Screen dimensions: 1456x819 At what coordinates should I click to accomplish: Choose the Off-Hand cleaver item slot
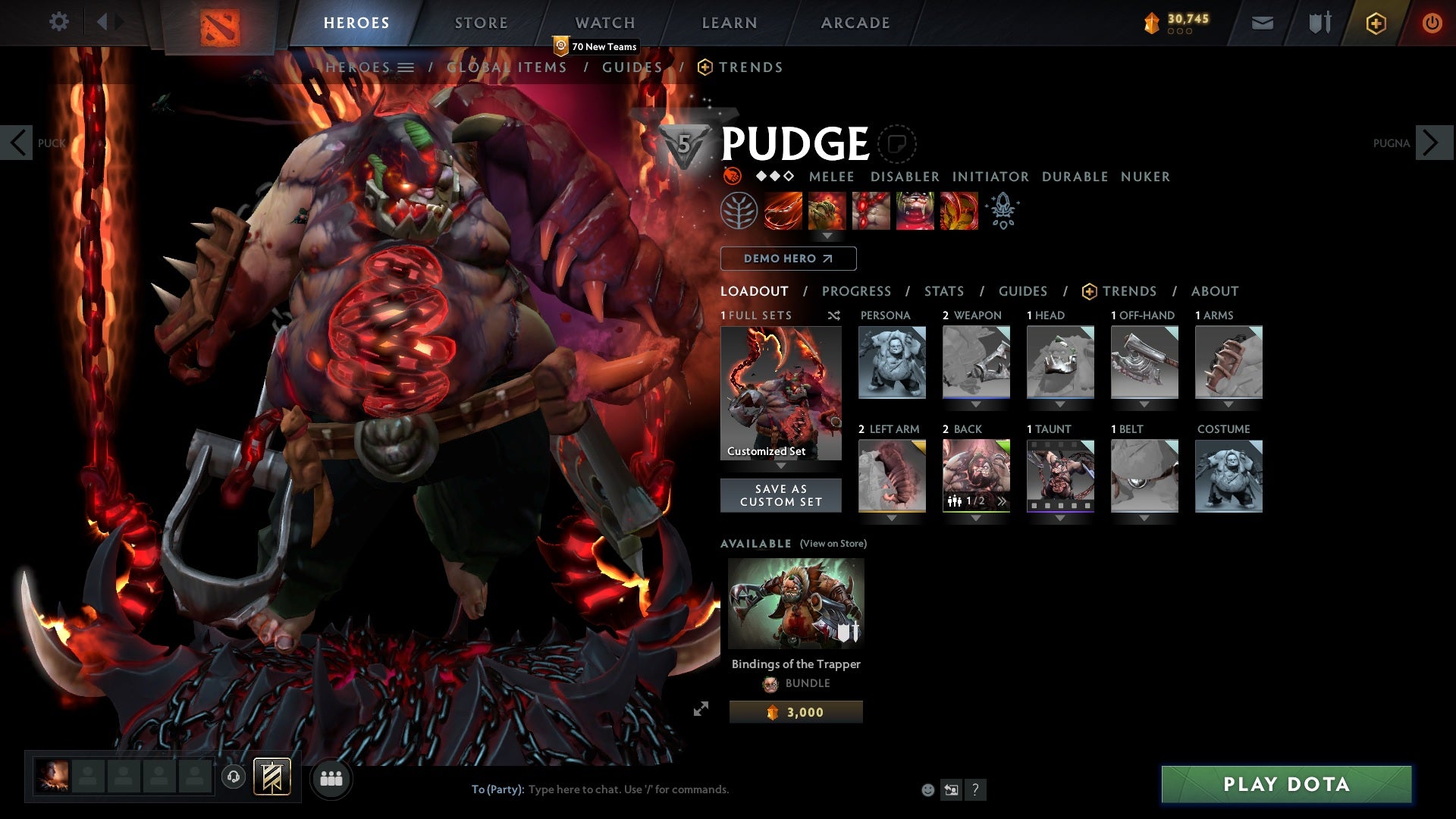click(x=1144, y=362)
